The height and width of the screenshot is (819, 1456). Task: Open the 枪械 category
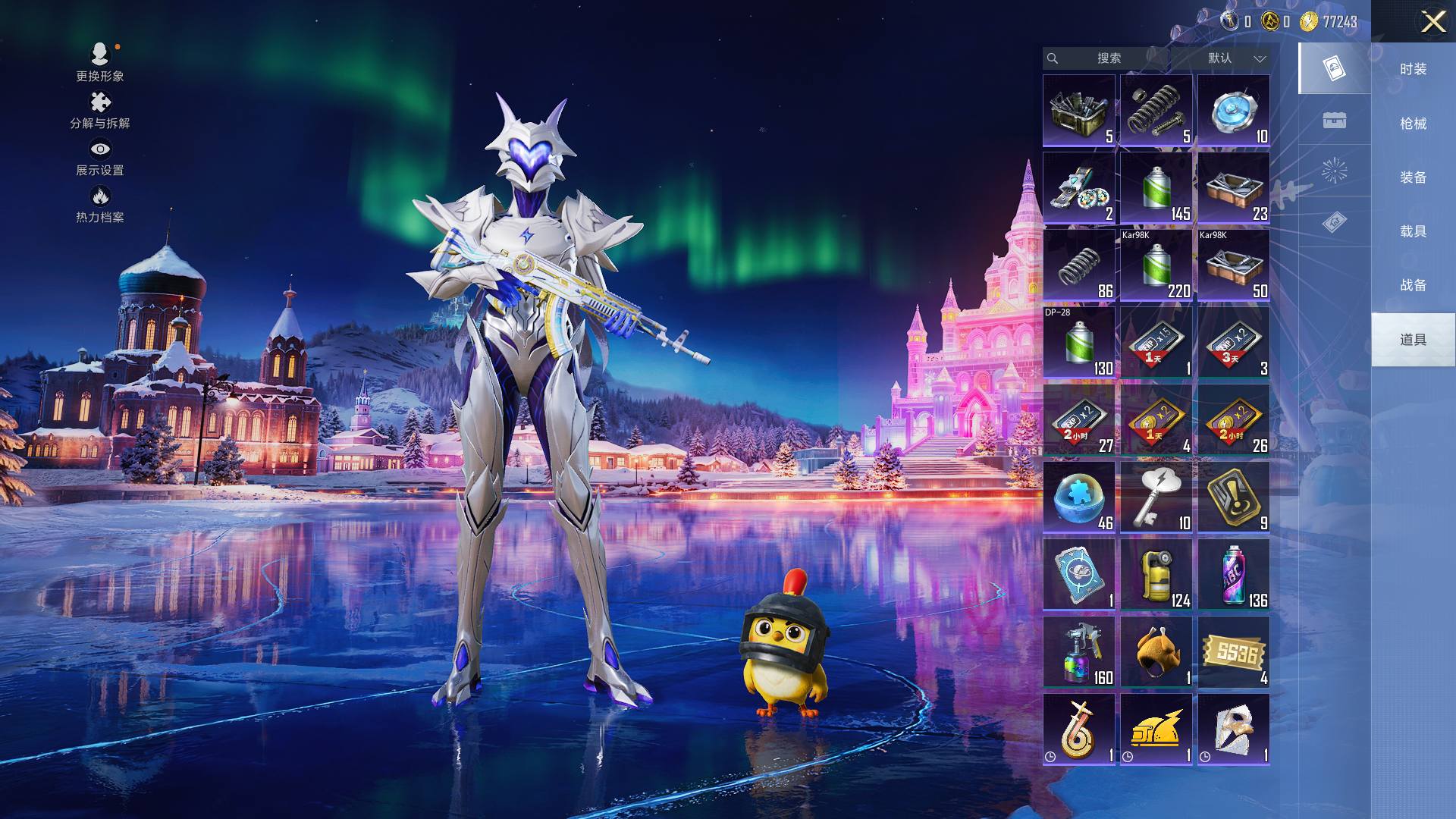[x=1412, y=124]
